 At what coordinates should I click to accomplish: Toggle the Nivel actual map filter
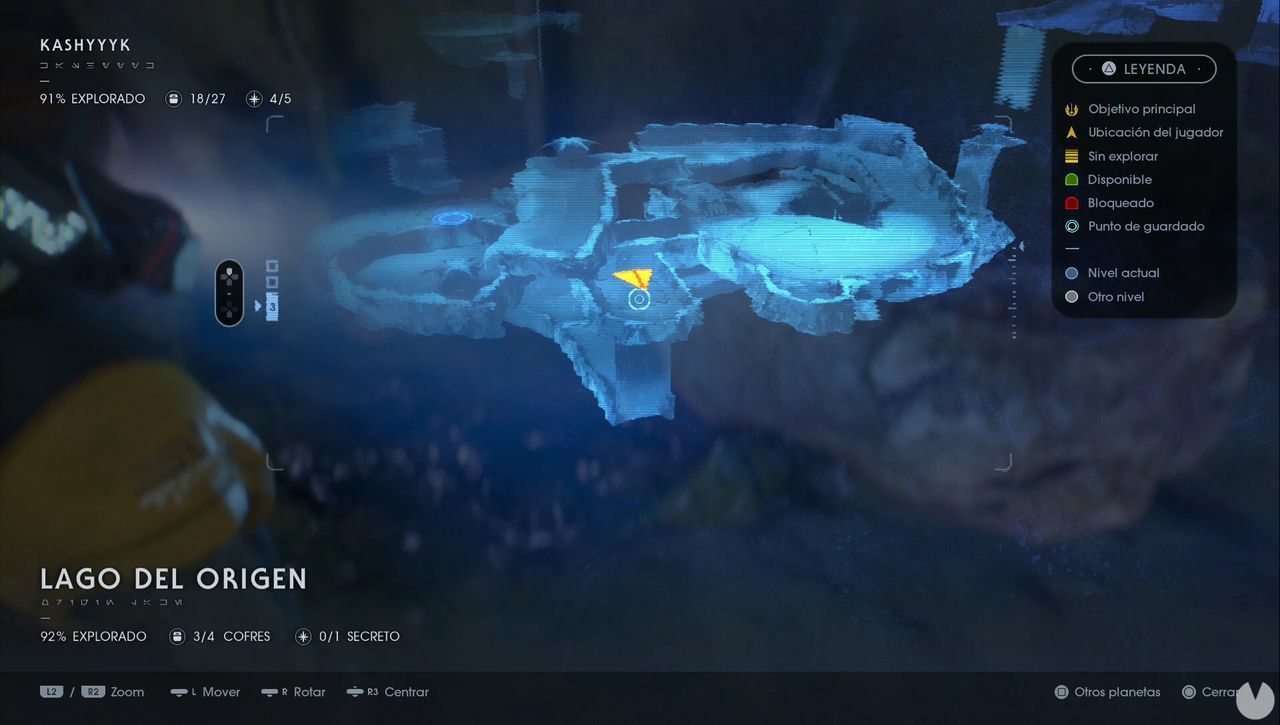coord(1071,273)
